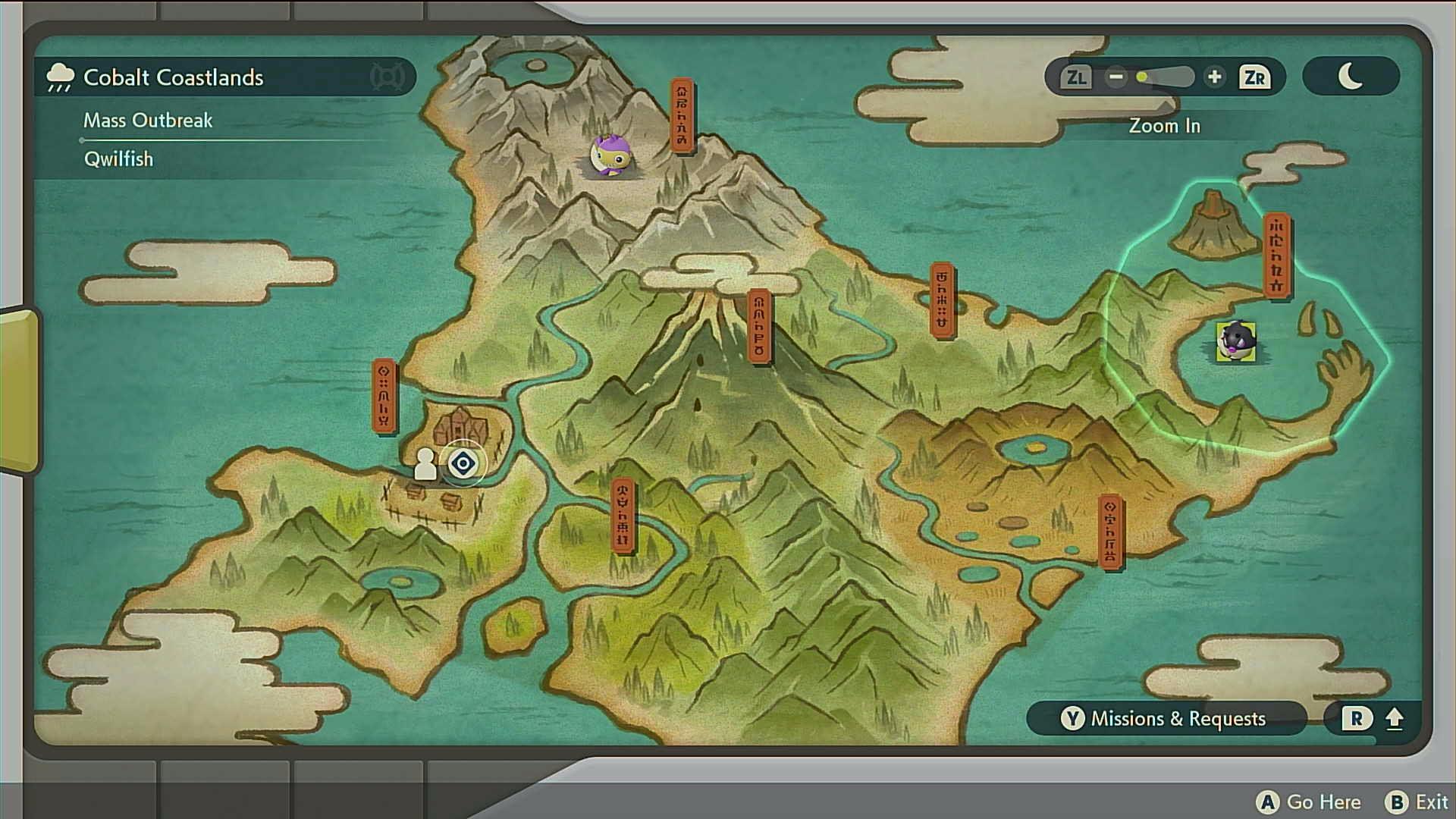Exit the map screen

1417,802
